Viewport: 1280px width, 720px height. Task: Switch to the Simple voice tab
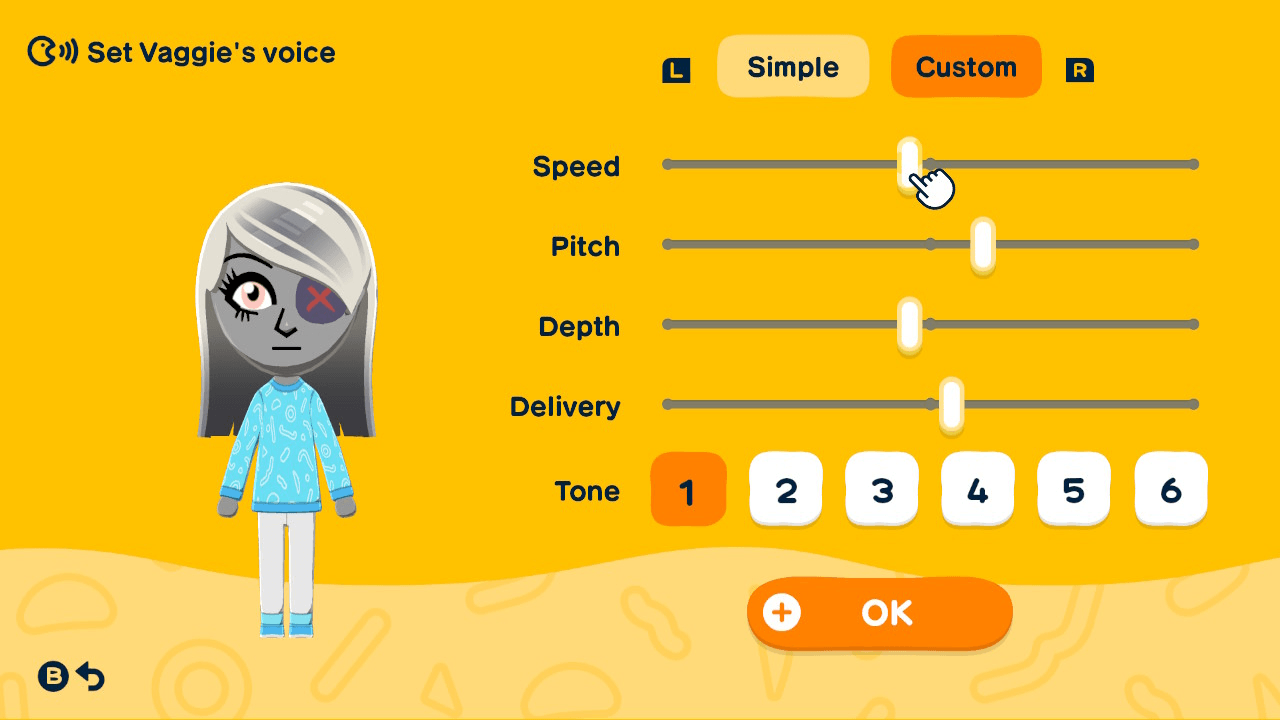(793, 66)
